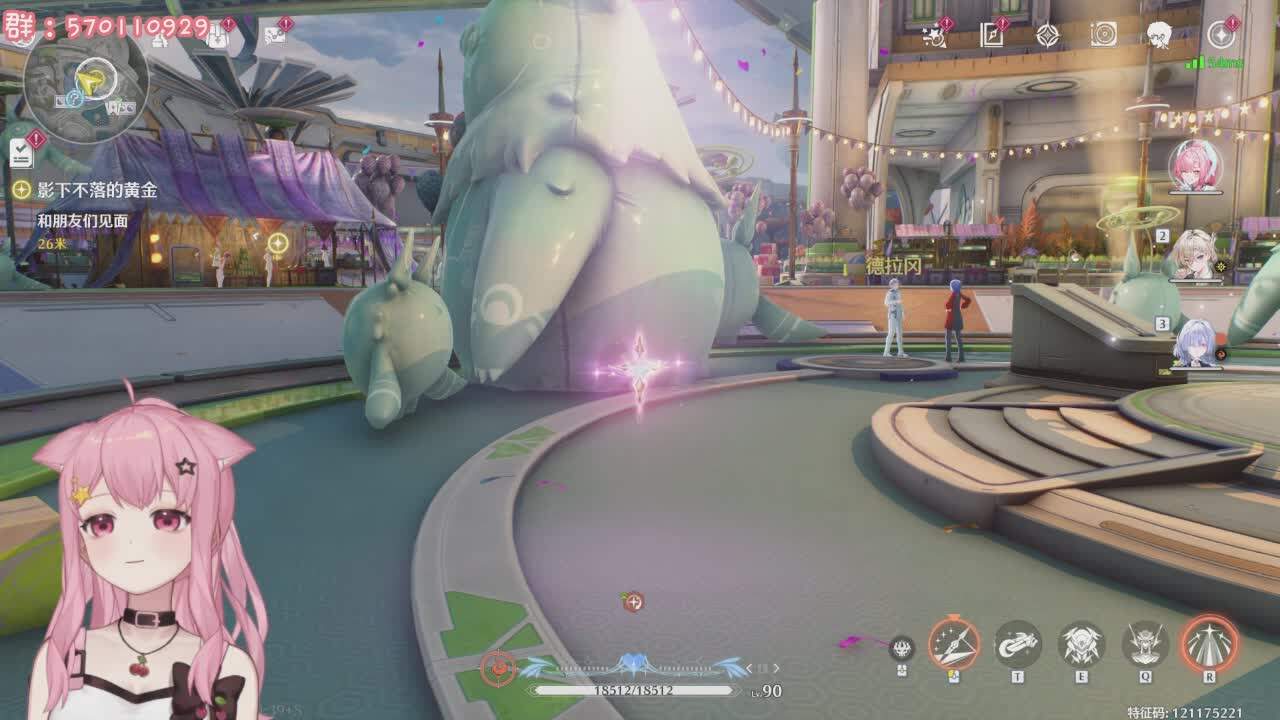This screenshot has width=1280, height=720.
Task: Trigger the echo skill horned-mask icon
Action: pos(1145,644)
